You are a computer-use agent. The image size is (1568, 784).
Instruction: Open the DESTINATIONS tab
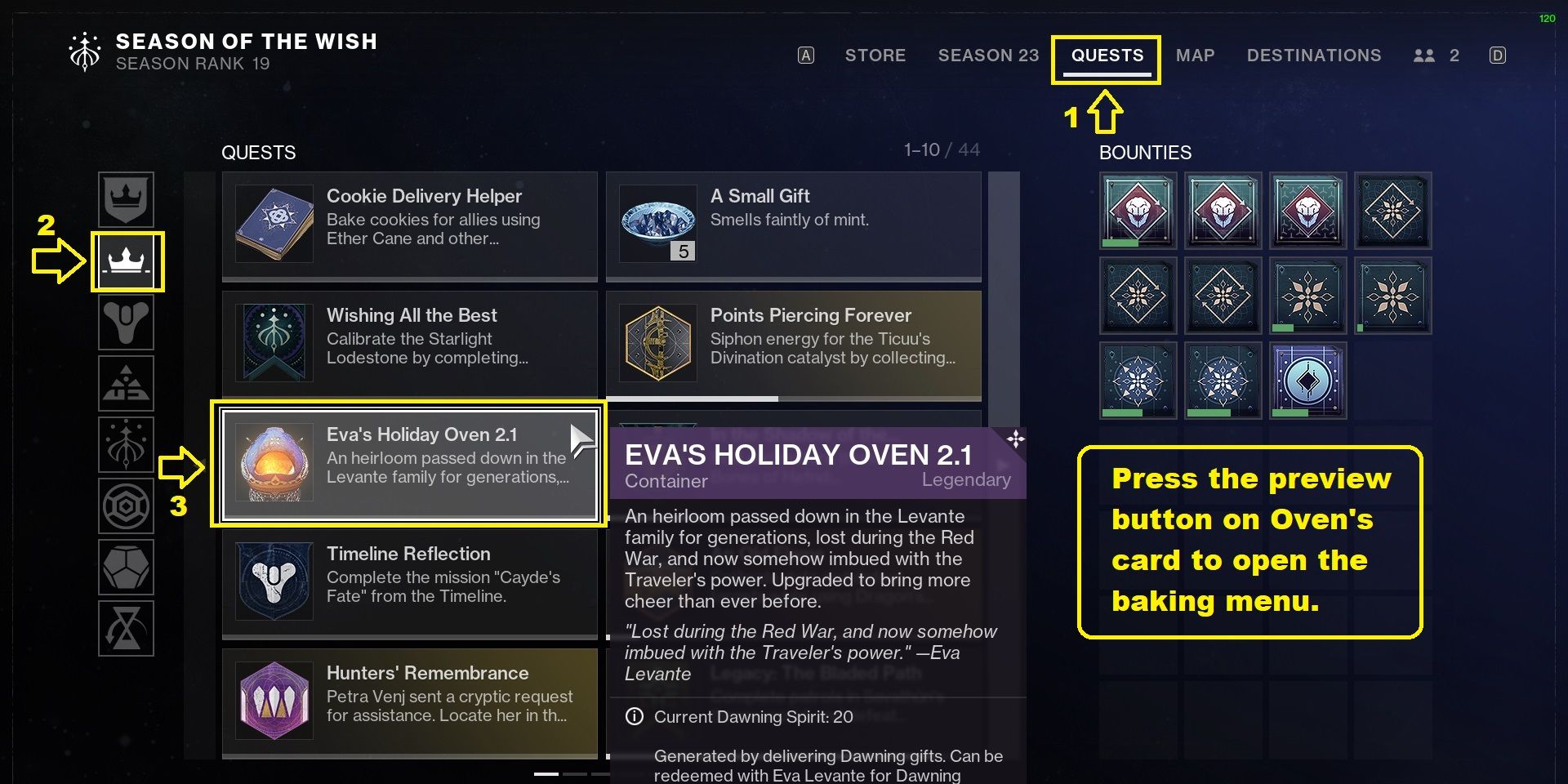coord(1314,56)
